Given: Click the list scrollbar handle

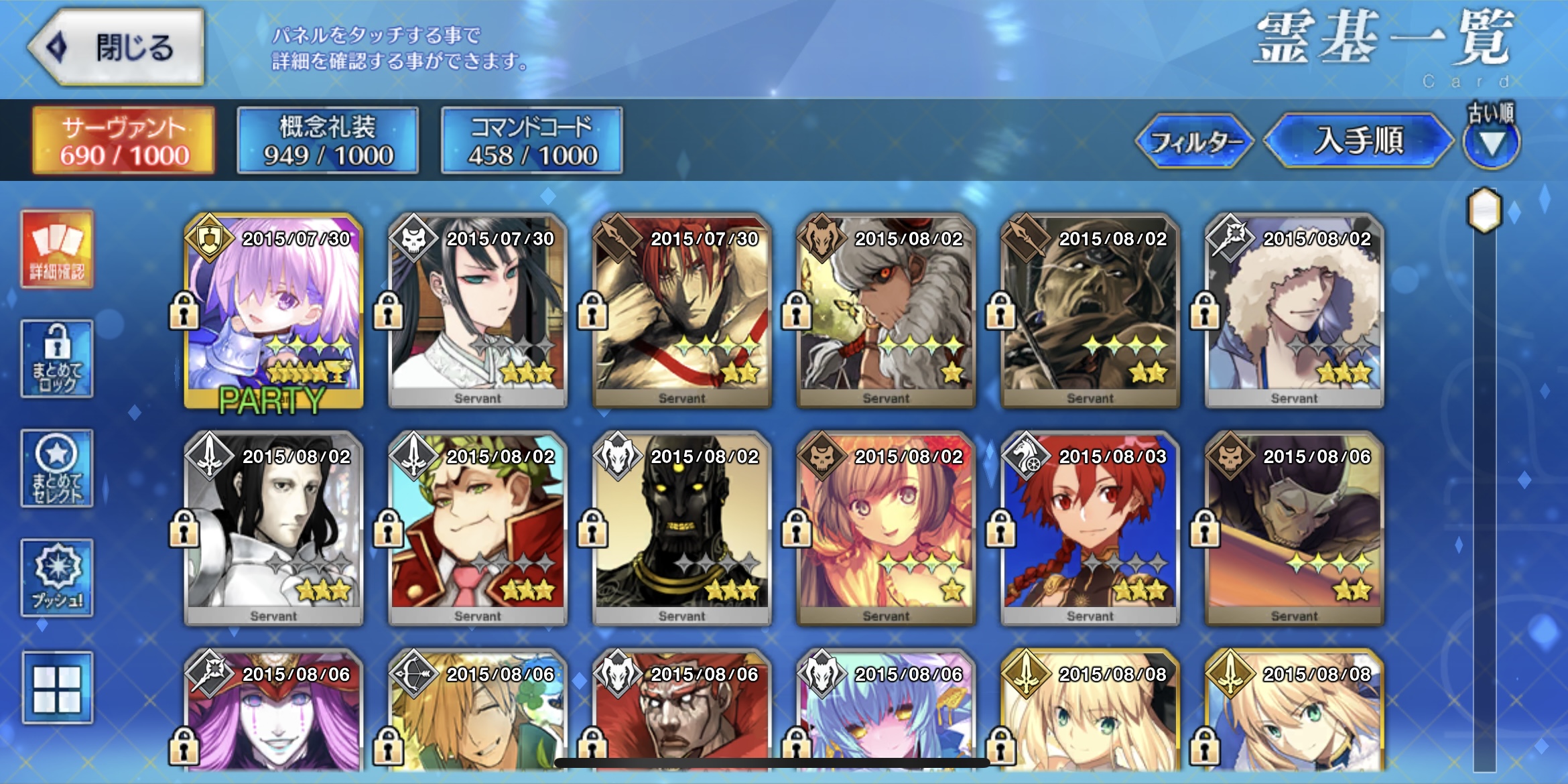Looking at the screenshot, I should coord(1485,210).
